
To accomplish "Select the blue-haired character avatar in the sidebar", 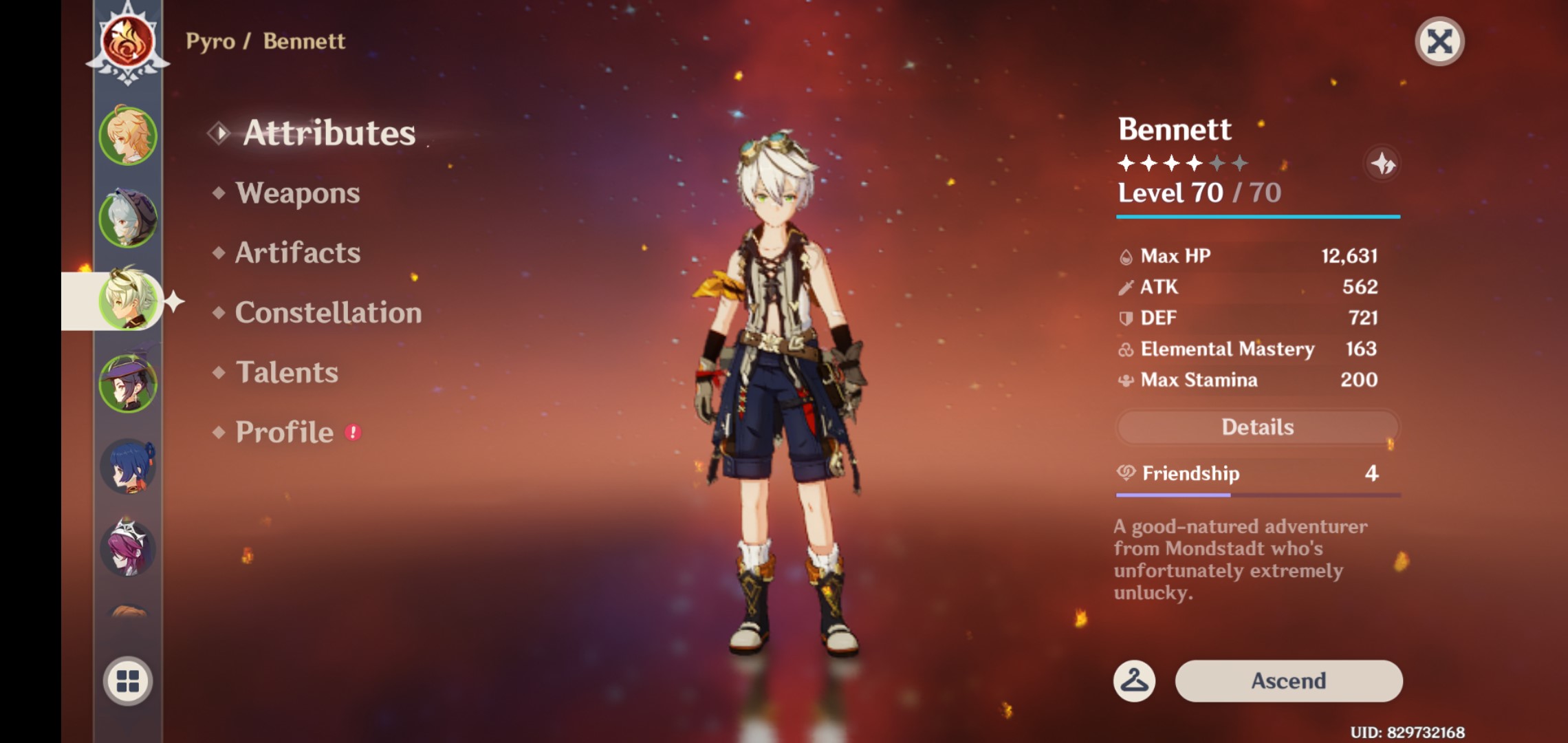I will 128,466.
